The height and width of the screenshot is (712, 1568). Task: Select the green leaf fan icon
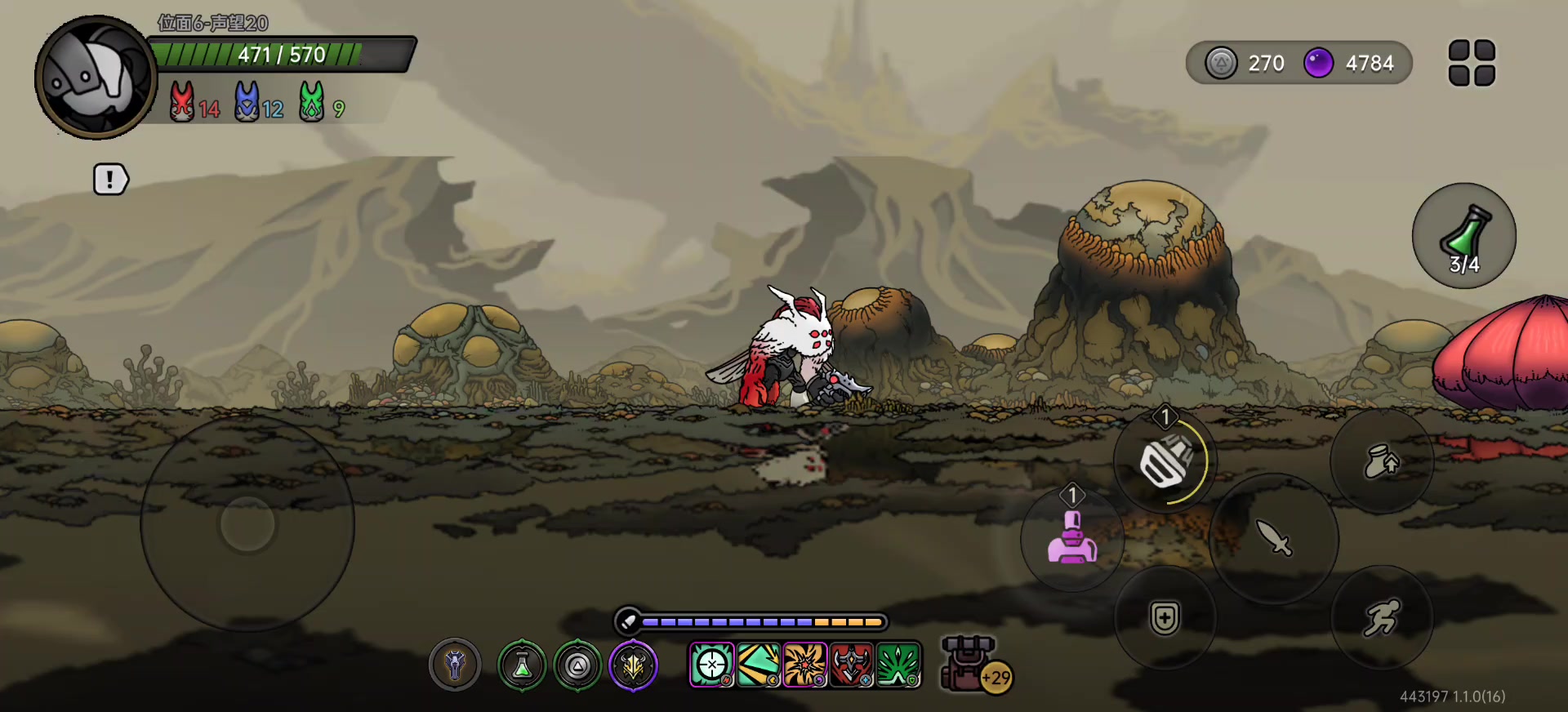pos(898,665)
